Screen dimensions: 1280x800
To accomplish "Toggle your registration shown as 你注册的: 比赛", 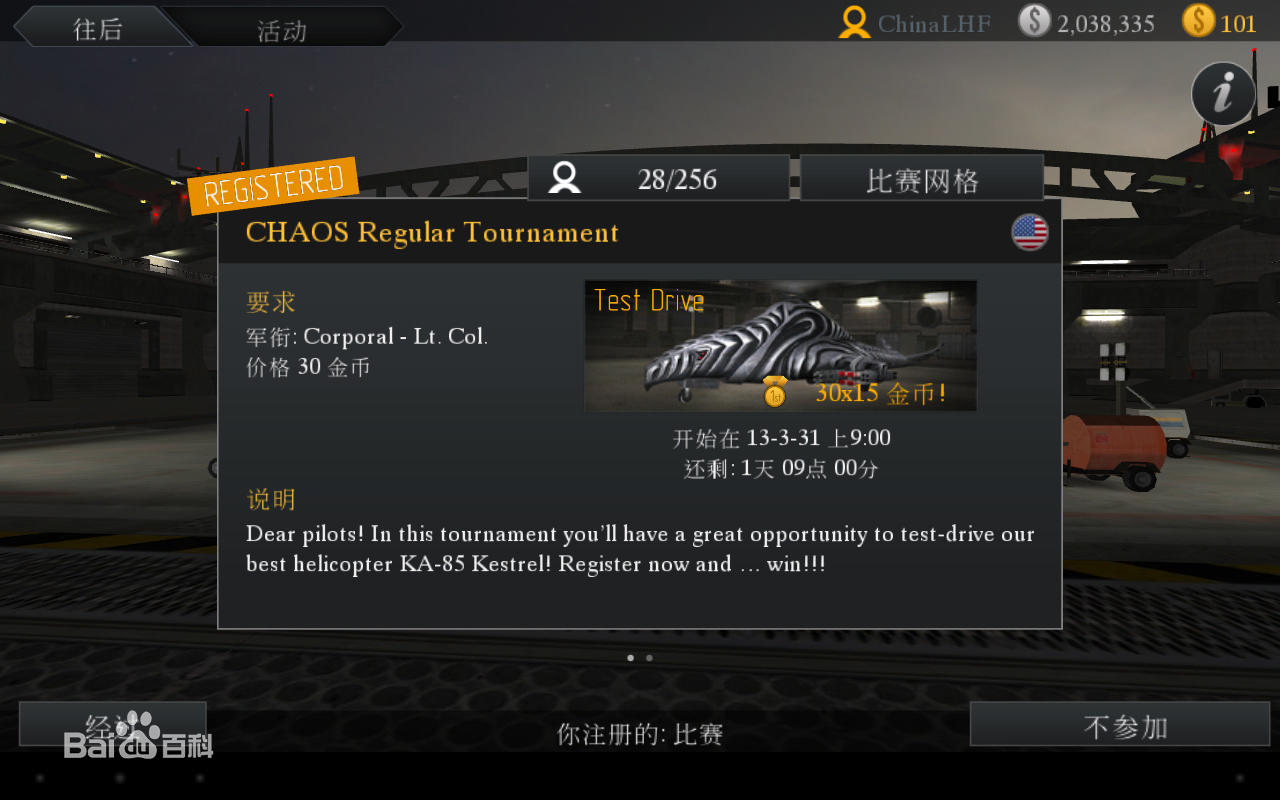I will coord(640,733).
